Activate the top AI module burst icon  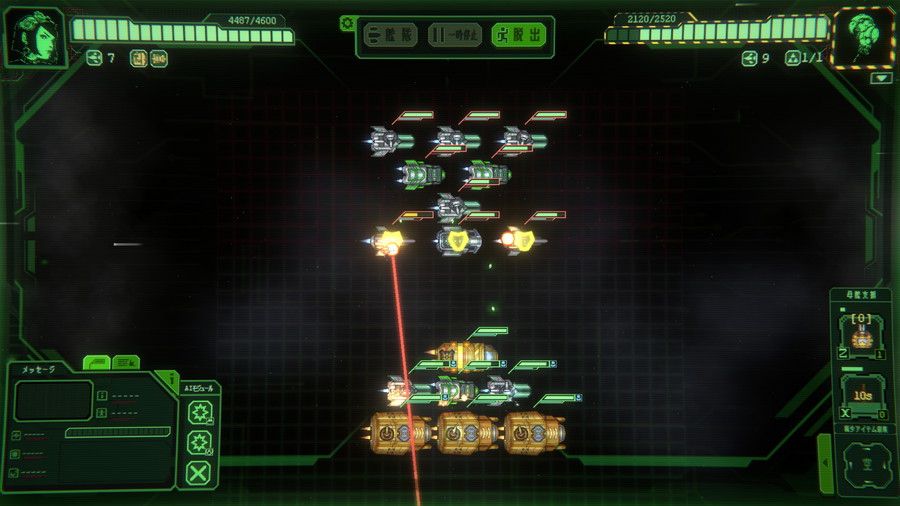200,412
